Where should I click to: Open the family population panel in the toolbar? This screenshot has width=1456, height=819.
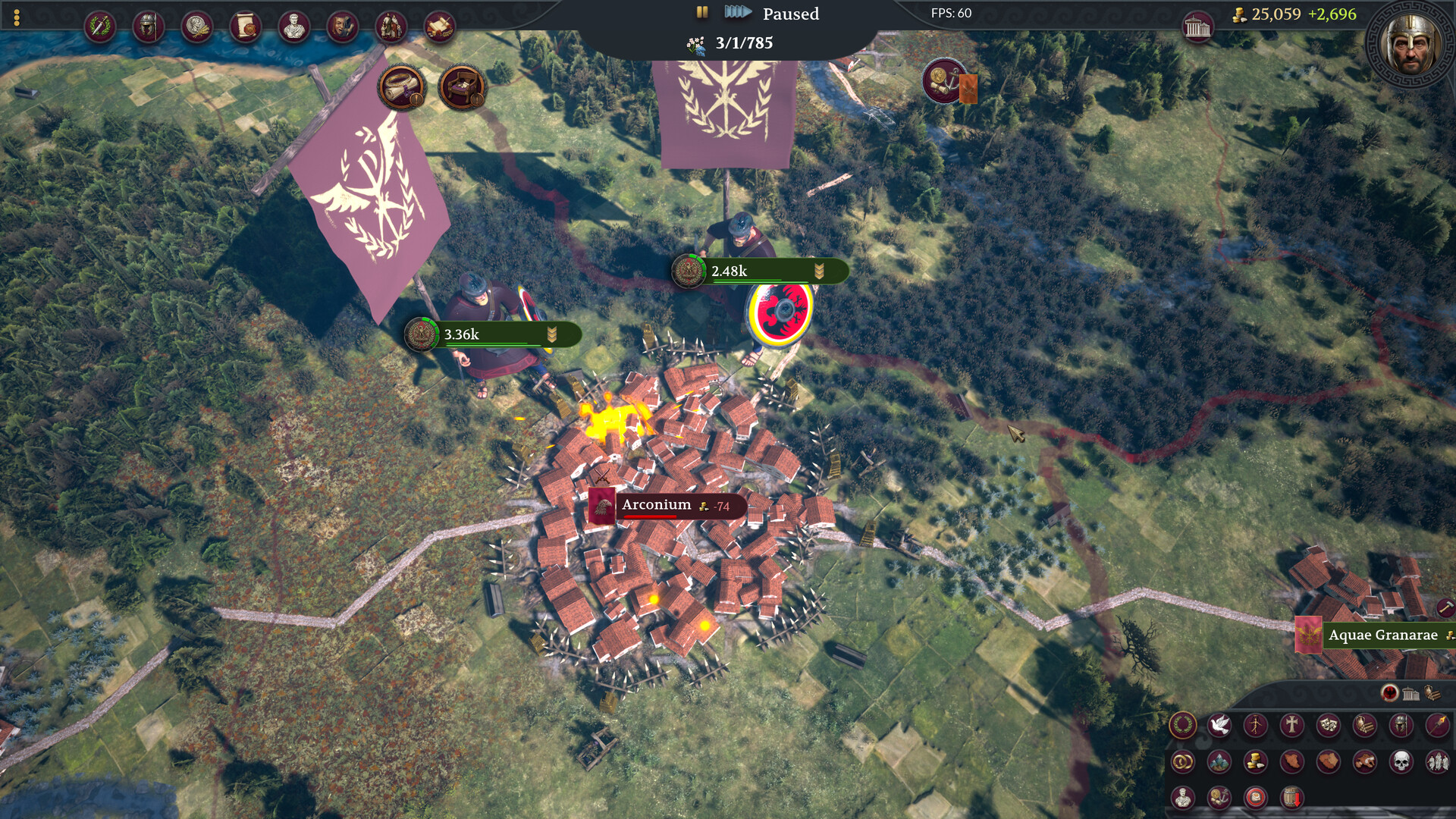(391, 27)
